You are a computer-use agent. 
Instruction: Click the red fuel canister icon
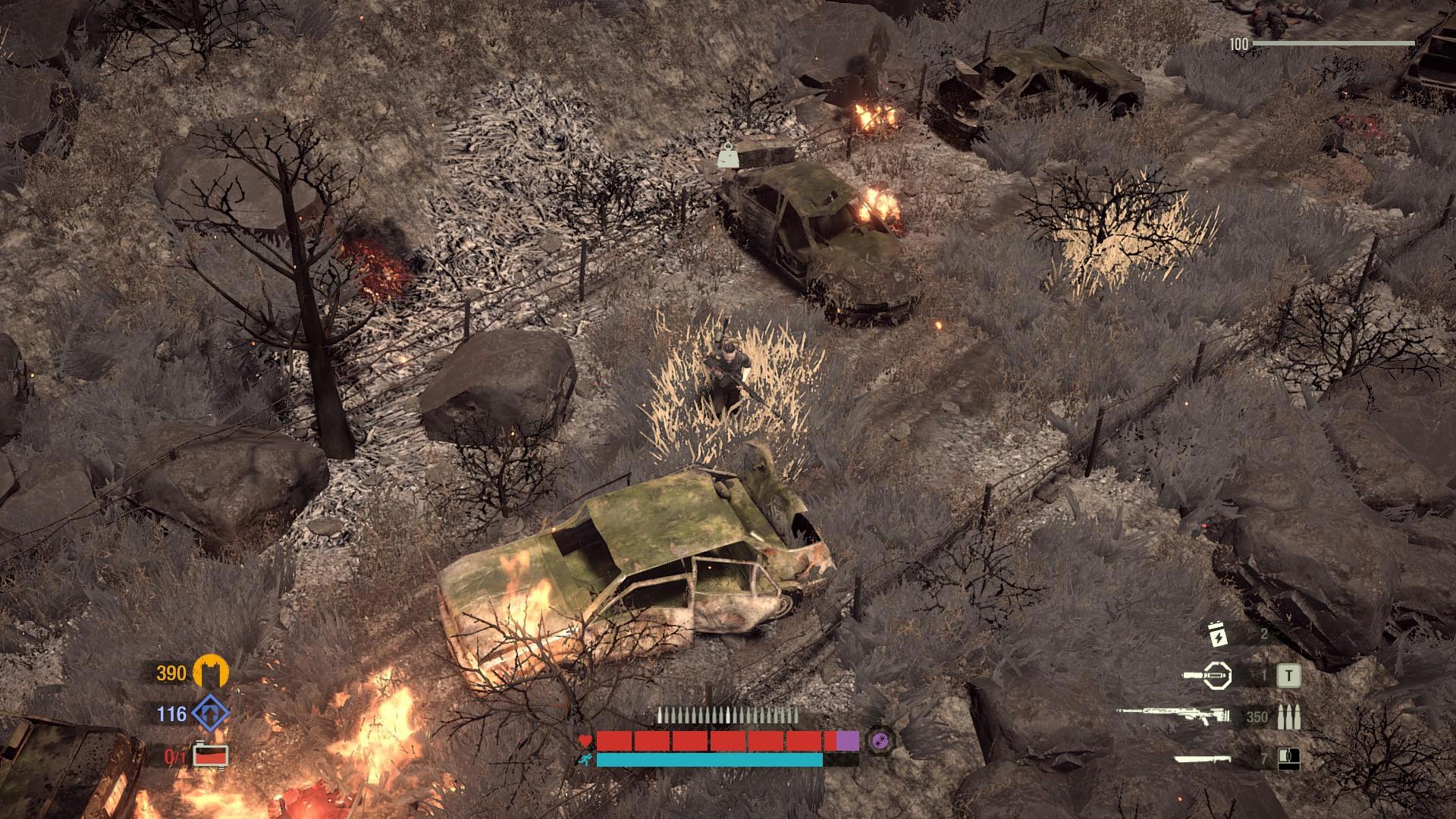[x=210, y=756]
